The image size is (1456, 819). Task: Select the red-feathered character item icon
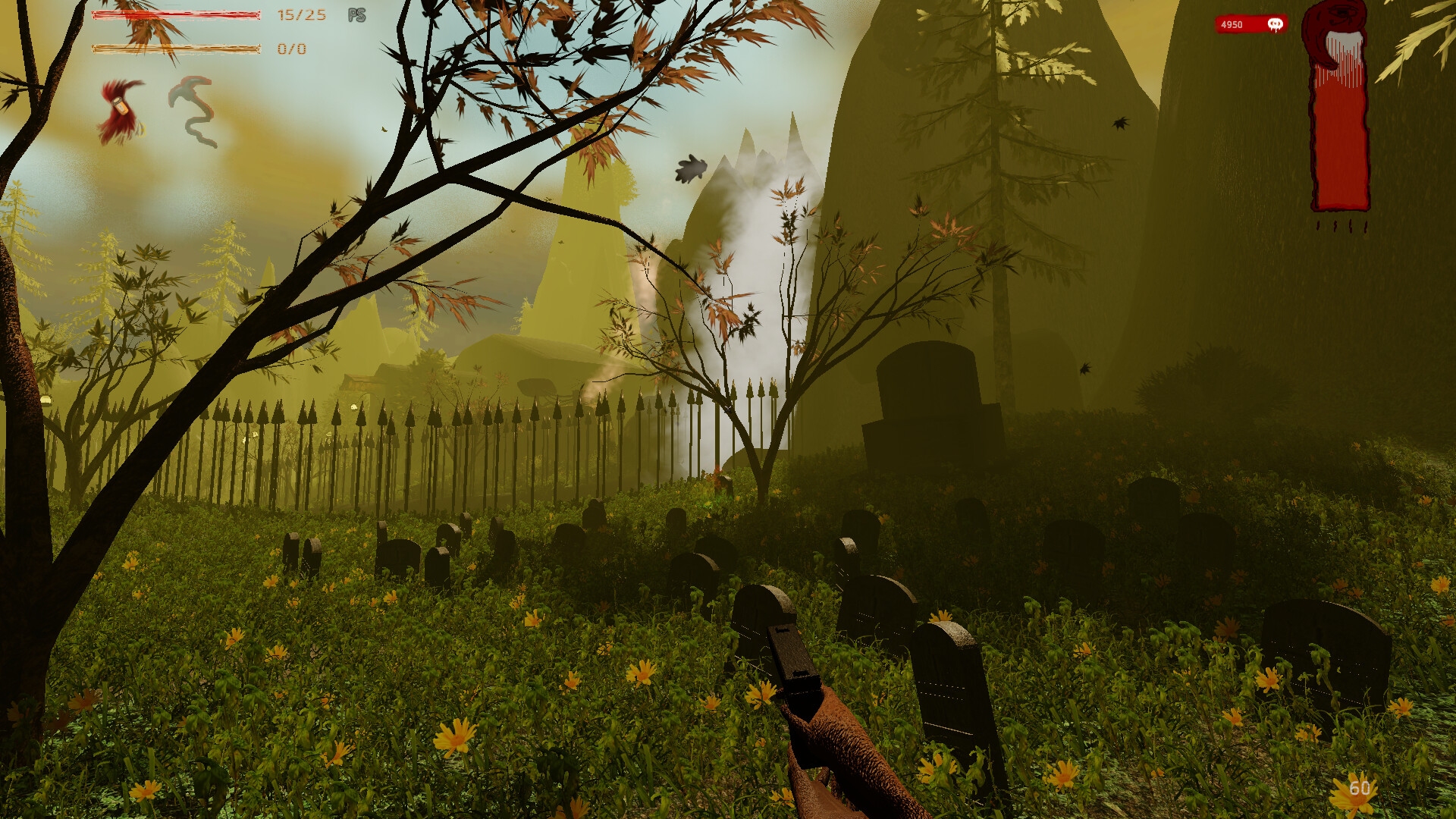121,114
